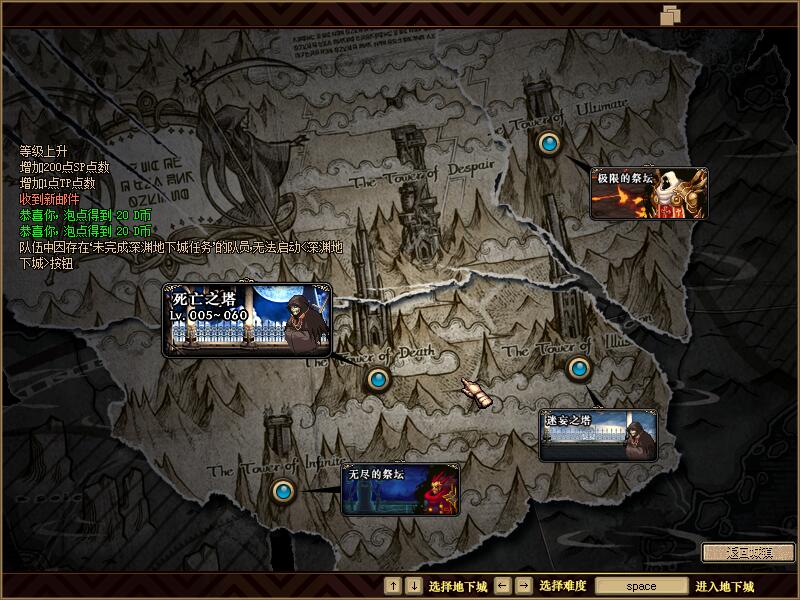The height and width of the screenshot is (600, 800).
Task: Click the Tower of Ultimate blue map marker
Action: coord(548,144)
